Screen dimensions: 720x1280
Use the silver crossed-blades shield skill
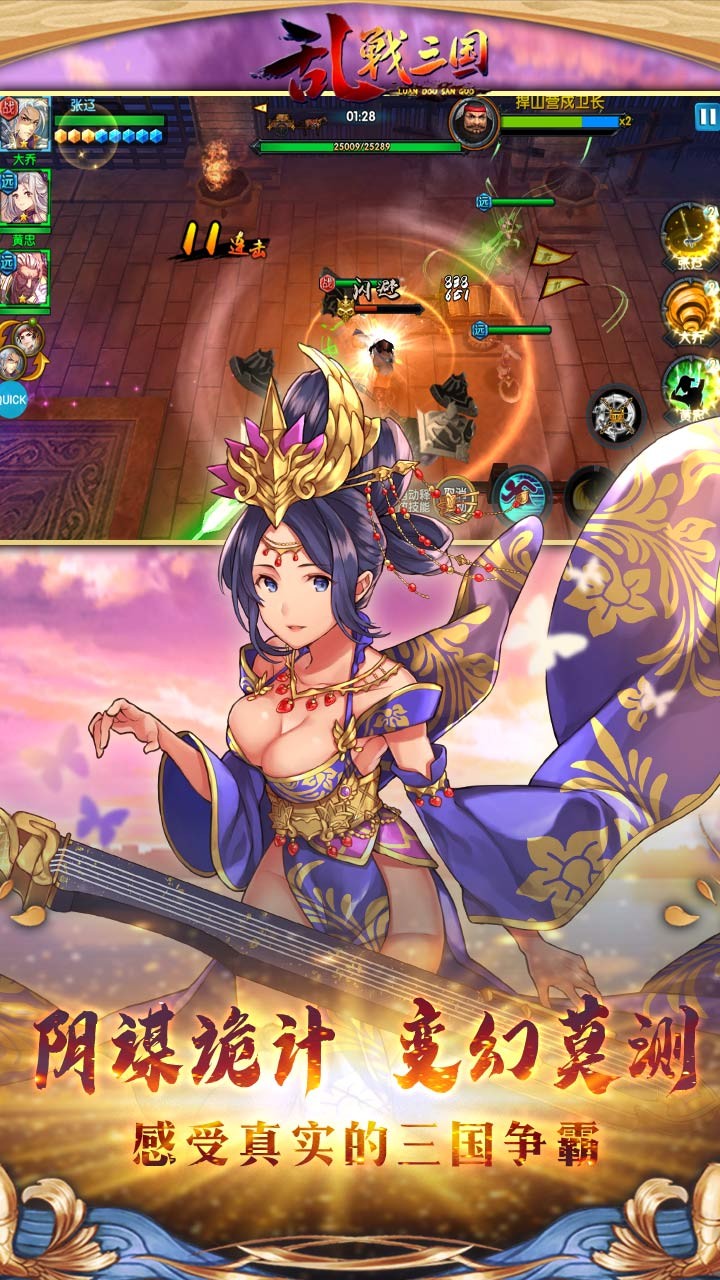[x=615, y=414]
